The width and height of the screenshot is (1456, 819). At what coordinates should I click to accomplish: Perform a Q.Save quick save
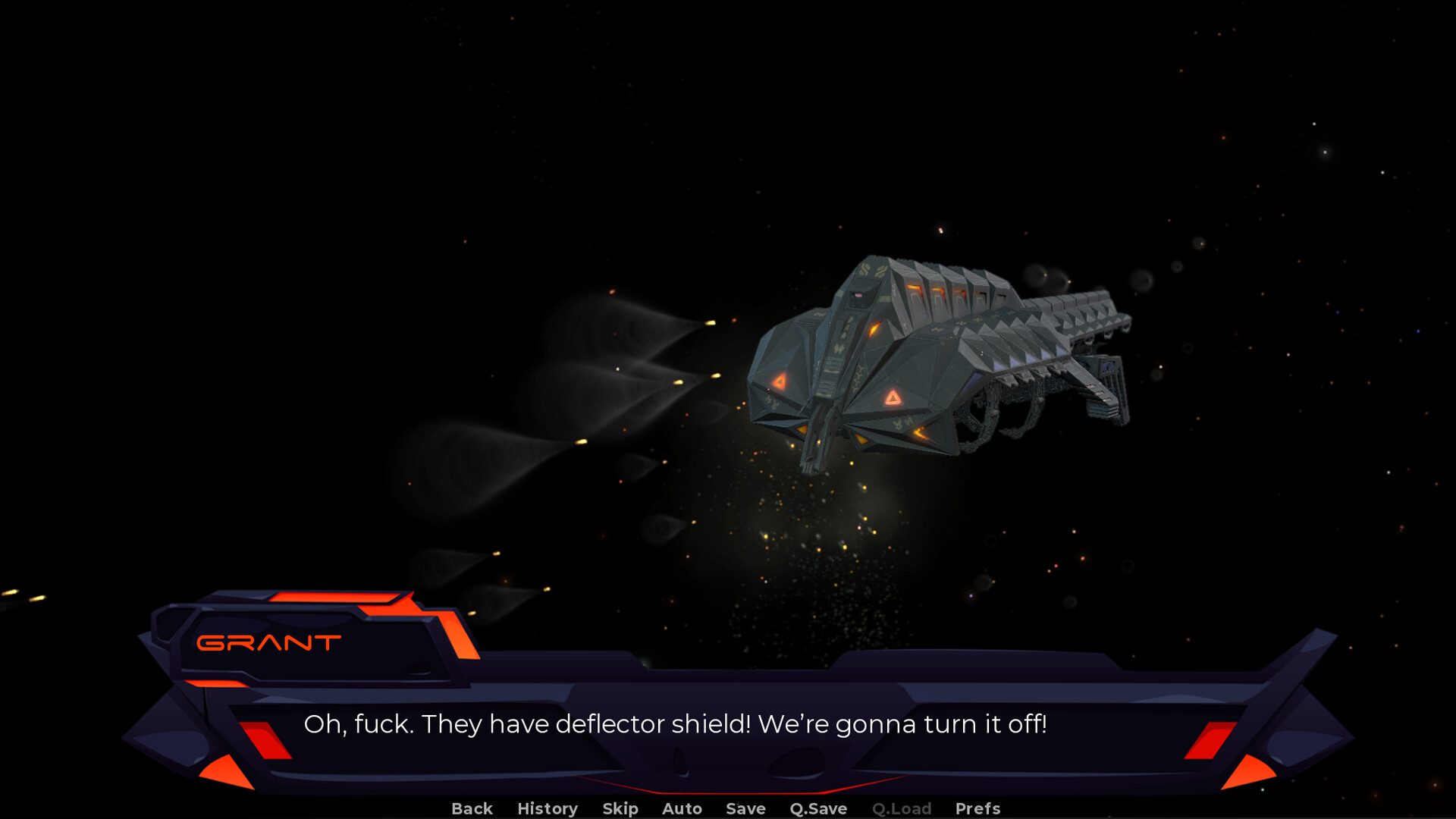pos(817,808)
